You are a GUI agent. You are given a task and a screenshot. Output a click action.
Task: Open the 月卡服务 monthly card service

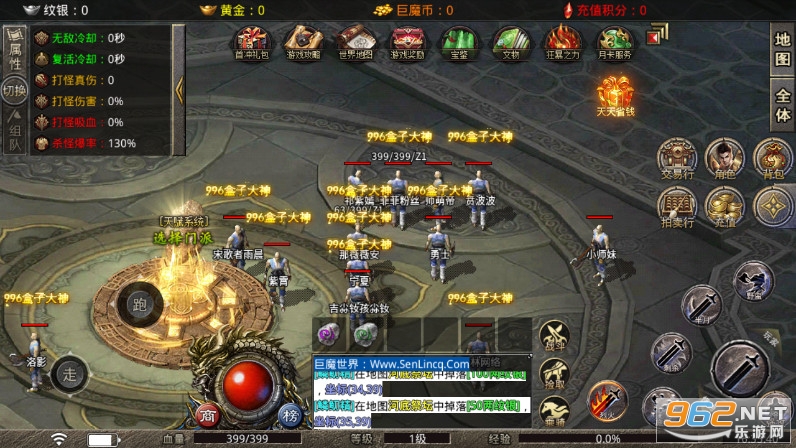tap(613, 42)
